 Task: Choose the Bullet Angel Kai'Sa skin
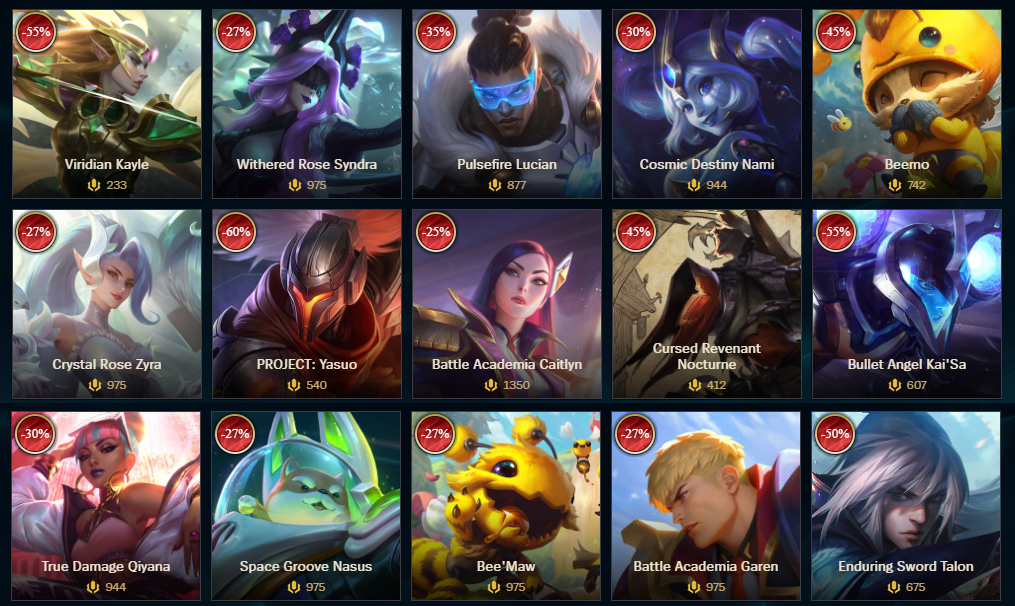pos(907,304)
